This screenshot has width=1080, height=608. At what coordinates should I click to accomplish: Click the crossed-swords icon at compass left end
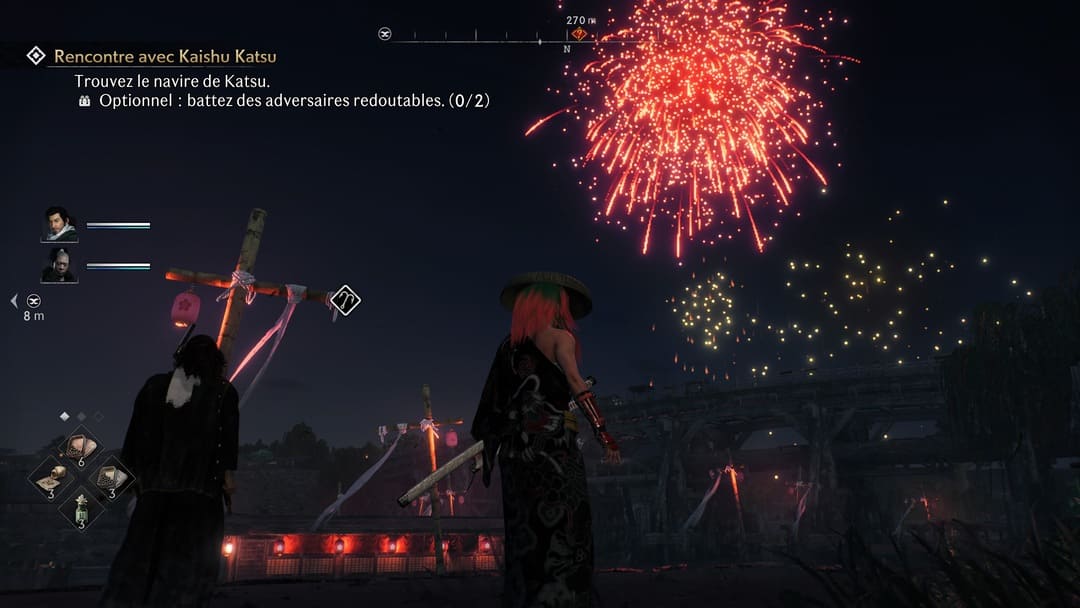coord(385,34)
